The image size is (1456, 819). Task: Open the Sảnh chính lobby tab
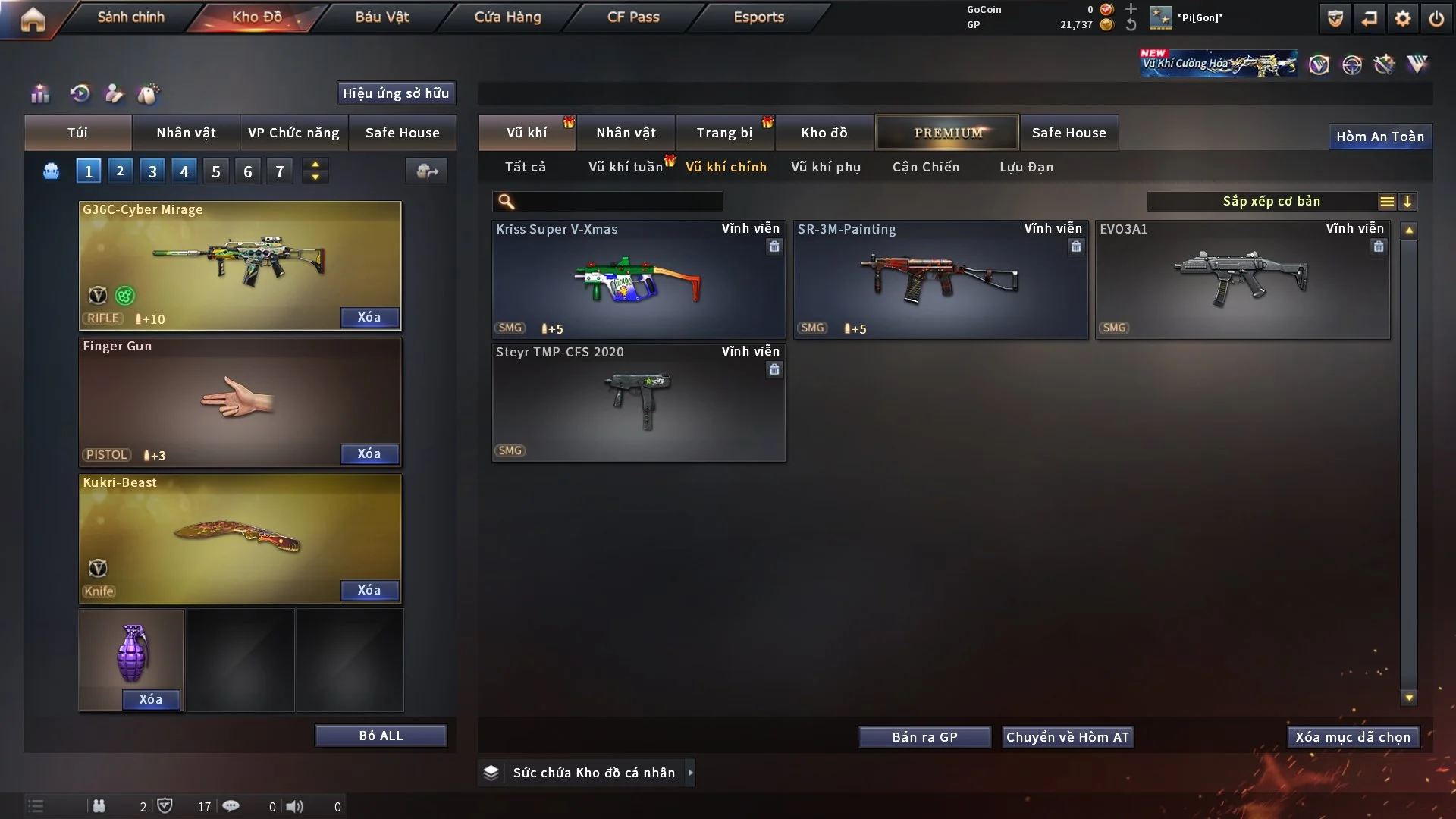click(x=130, y=17)
